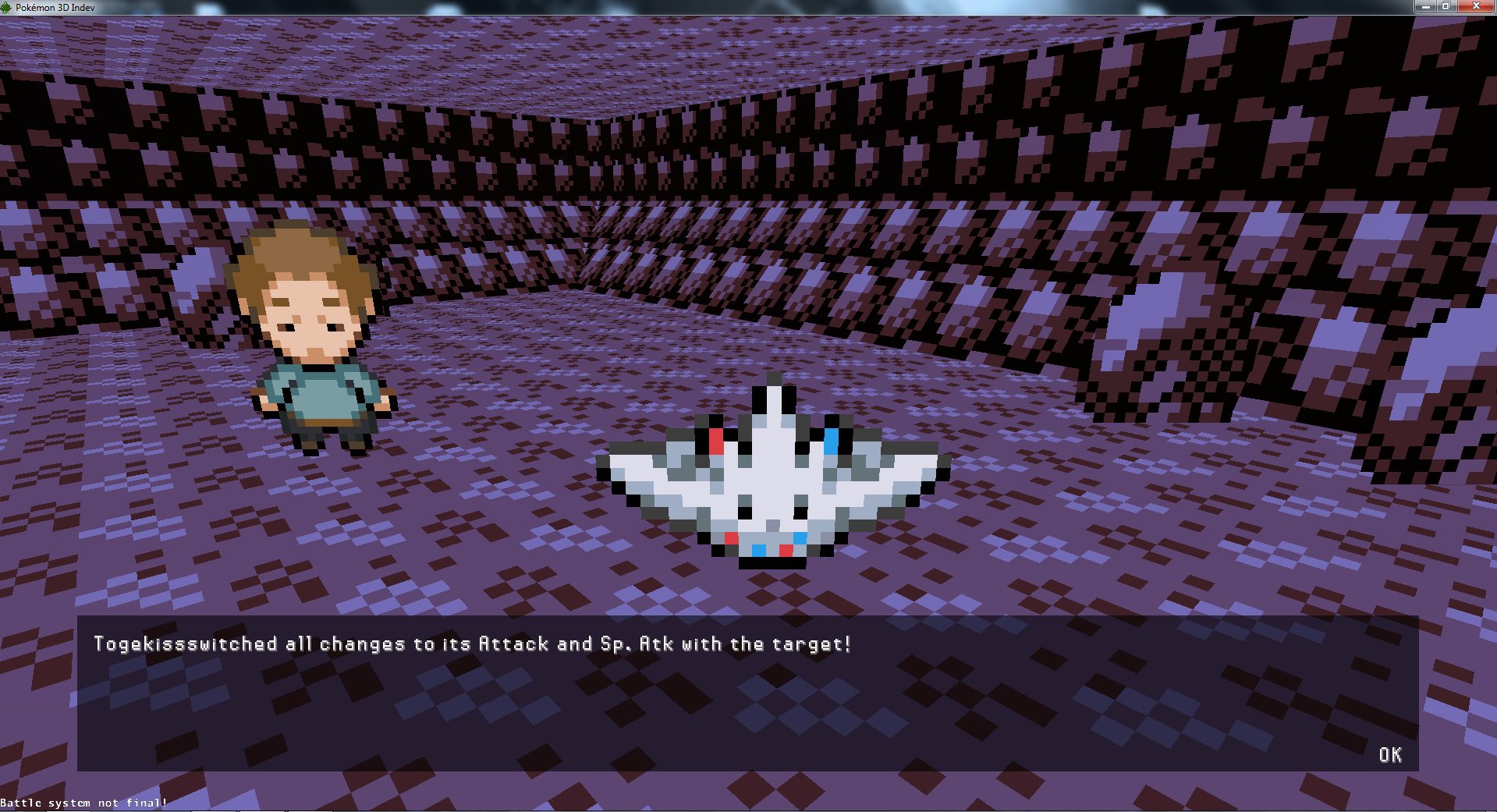
Task: Restore down the game window
Action: [x=1446, y=6]
